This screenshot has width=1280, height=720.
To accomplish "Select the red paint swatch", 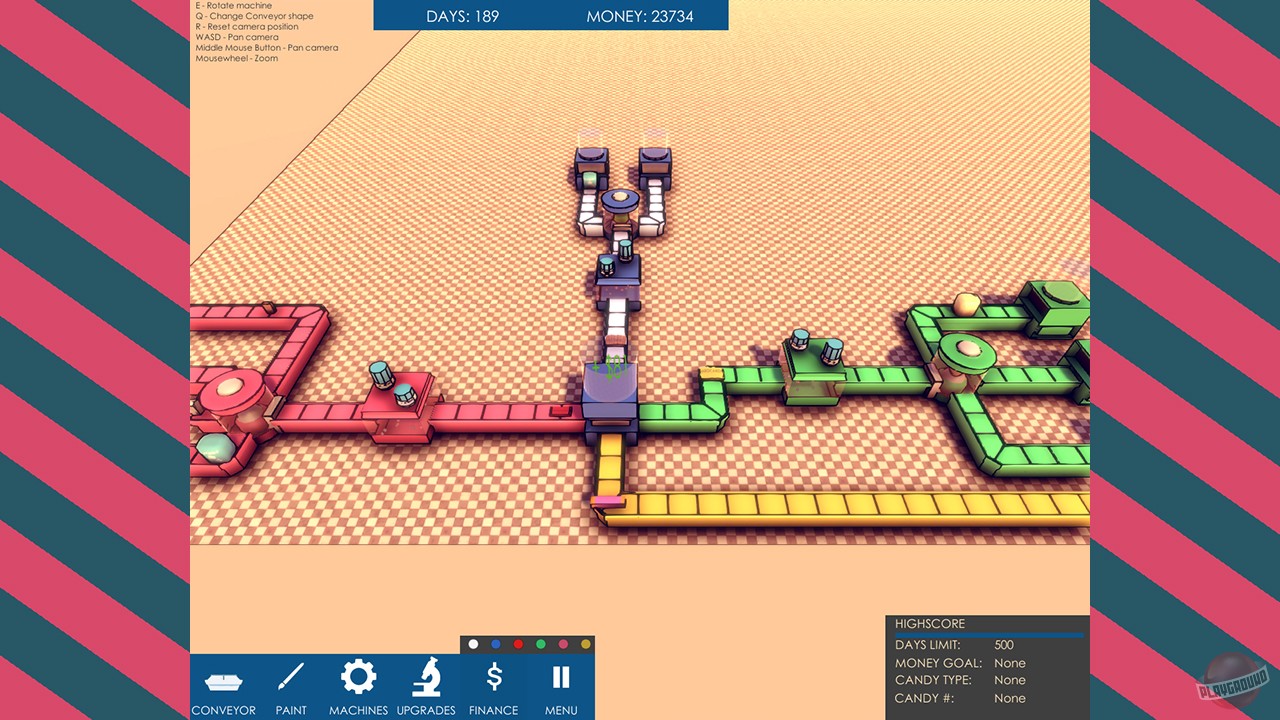I will [x=520, y=644].
